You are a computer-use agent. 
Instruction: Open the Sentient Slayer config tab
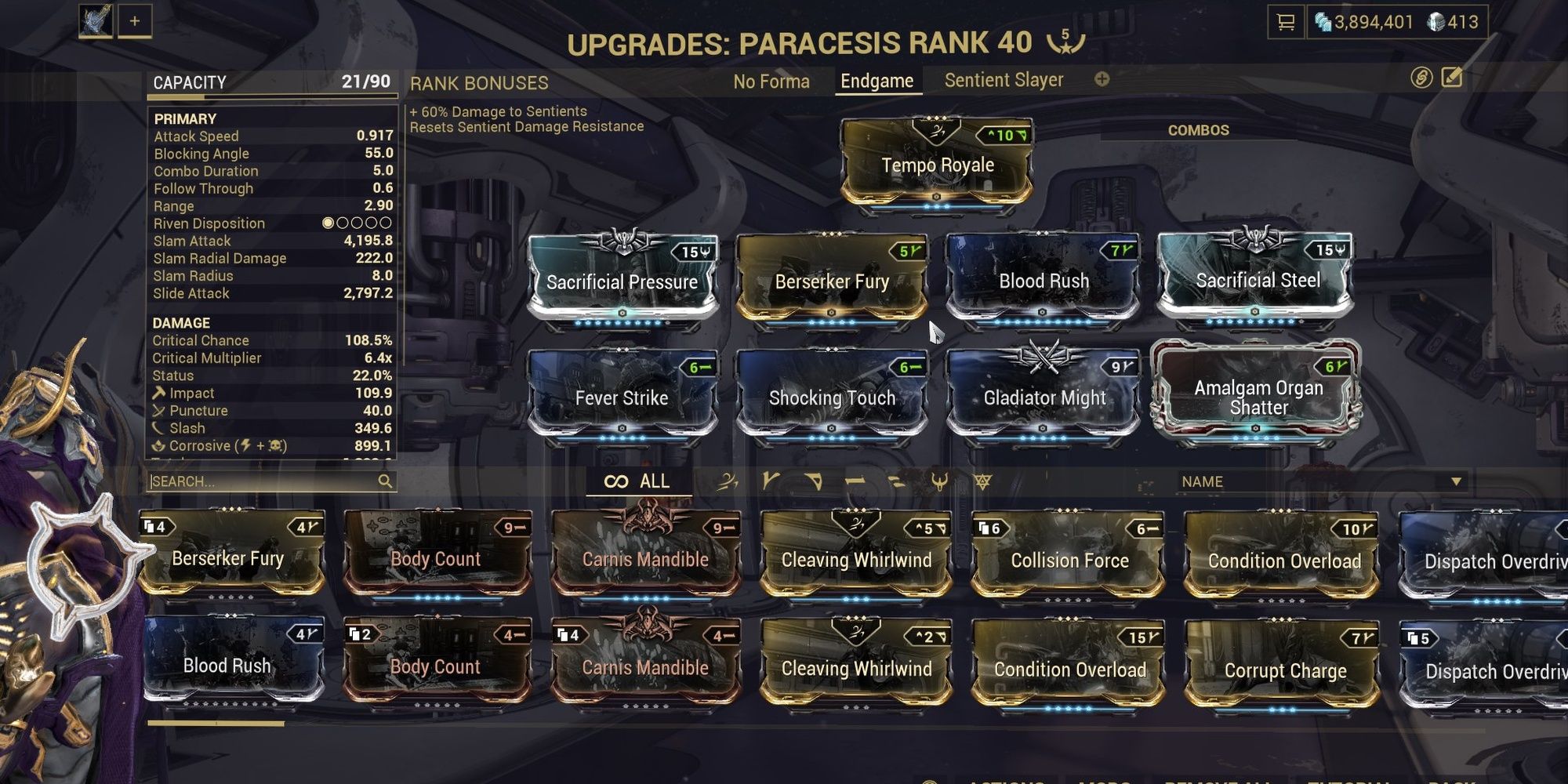click(x=1004, y=79)
